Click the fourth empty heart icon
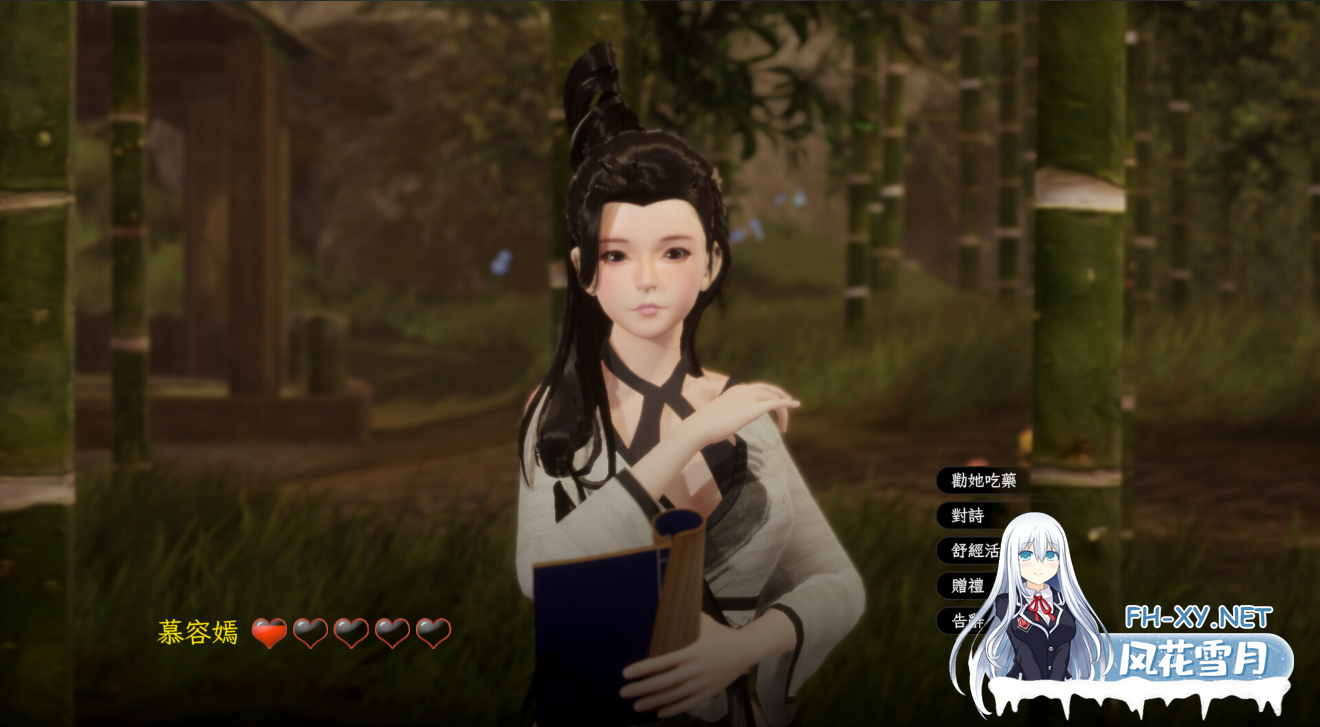 point(392,632)
